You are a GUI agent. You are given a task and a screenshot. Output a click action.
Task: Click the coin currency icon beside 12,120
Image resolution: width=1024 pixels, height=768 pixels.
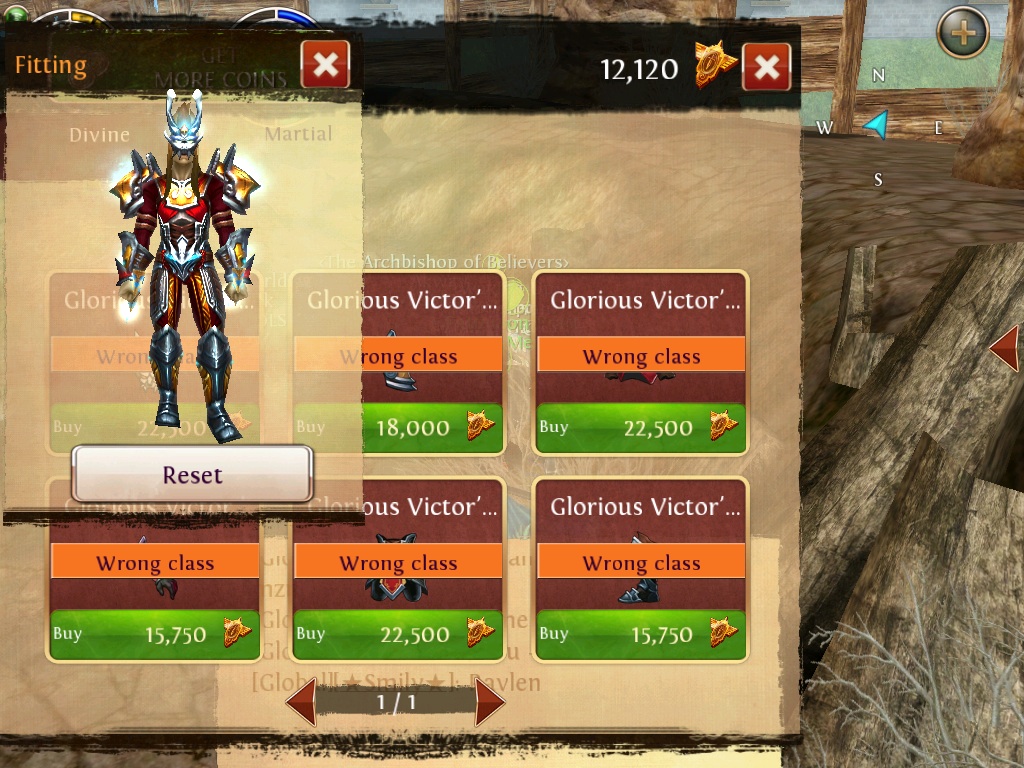click(x=716, y=66)
